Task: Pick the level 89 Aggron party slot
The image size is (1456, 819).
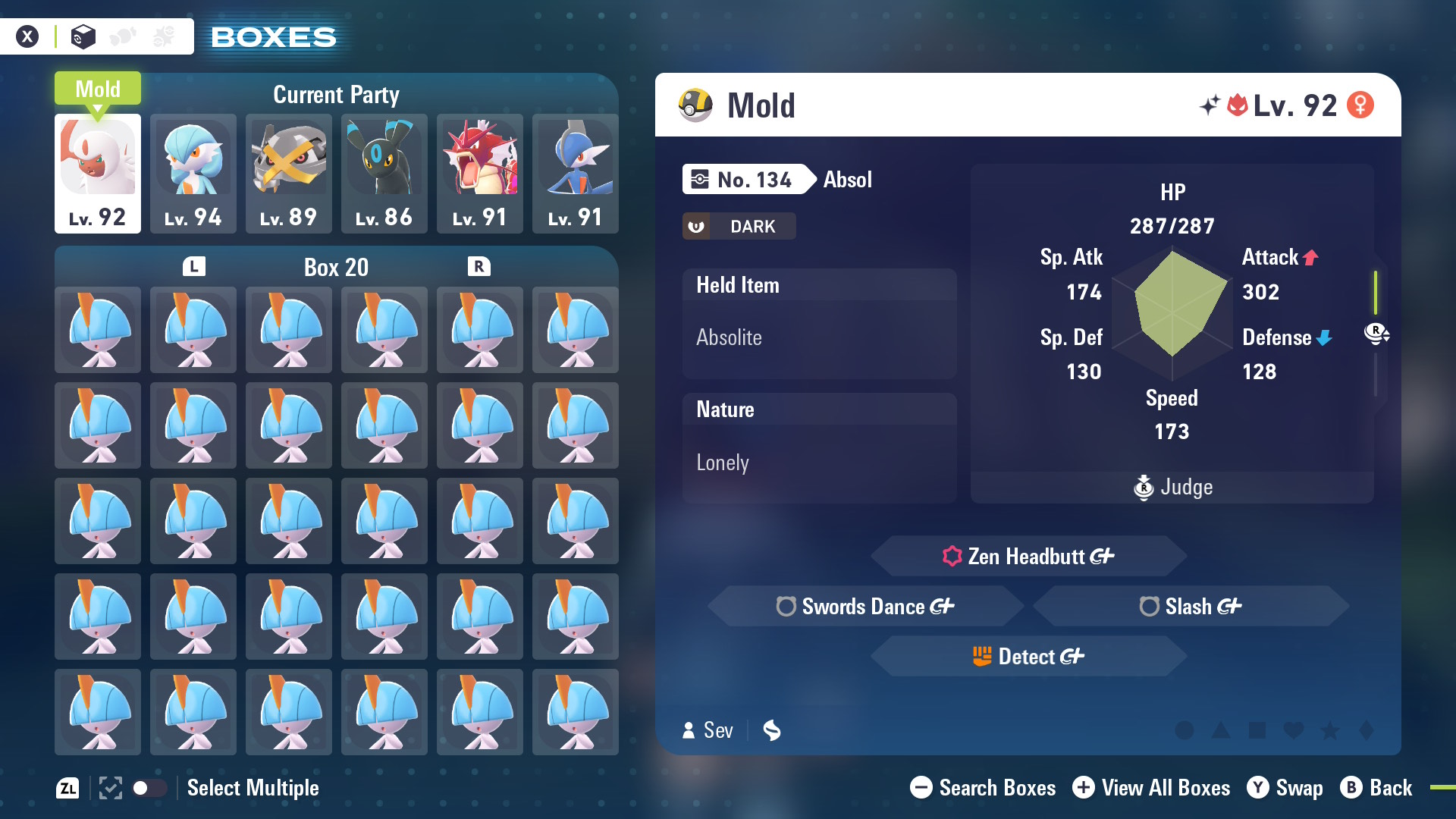Action: (289, 173)
